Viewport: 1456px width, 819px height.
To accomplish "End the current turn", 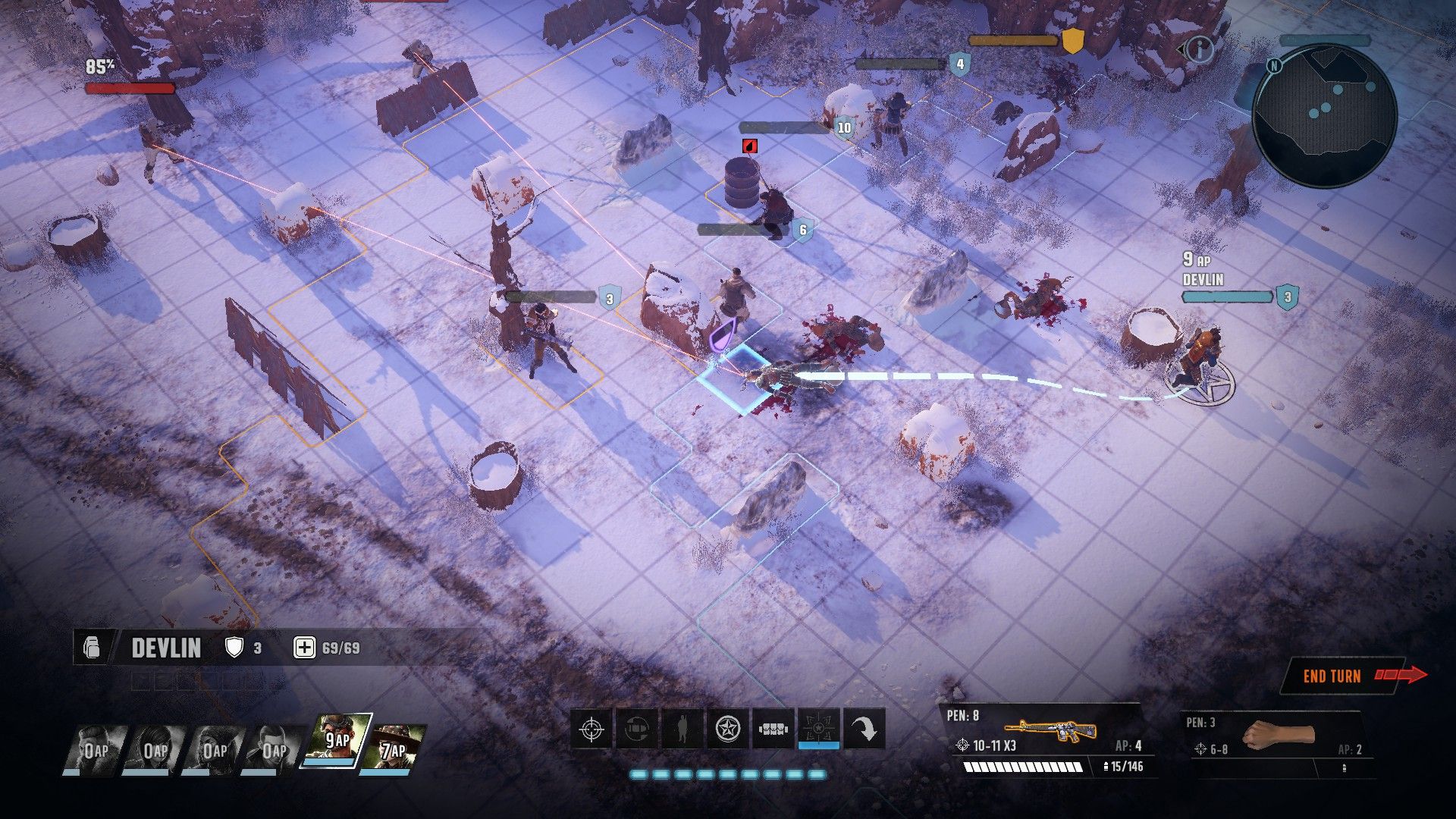I will pyautogui.click(x=1342, y=676).
